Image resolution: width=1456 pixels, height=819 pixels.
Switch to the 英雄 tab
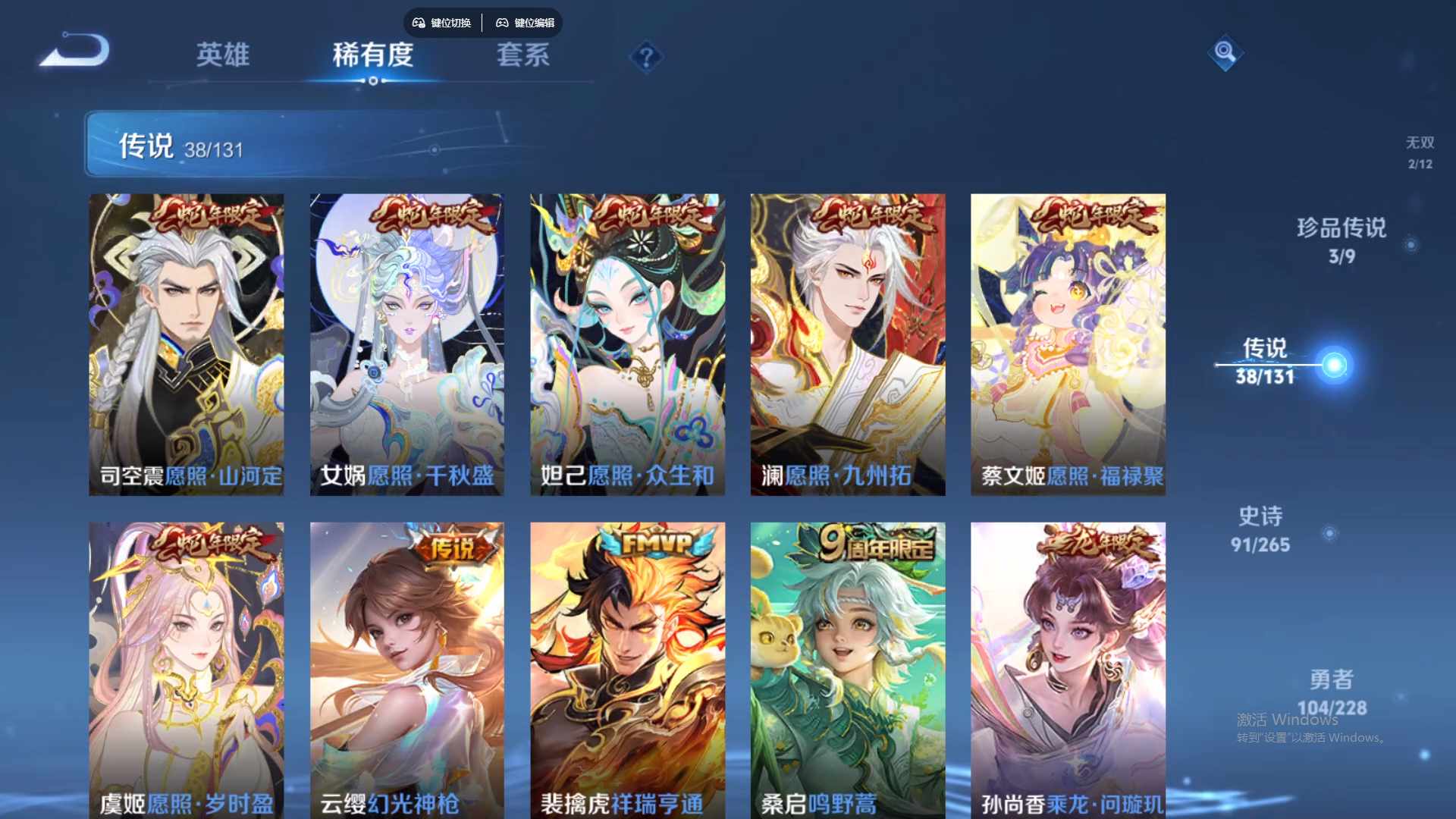tap(222, 55)
